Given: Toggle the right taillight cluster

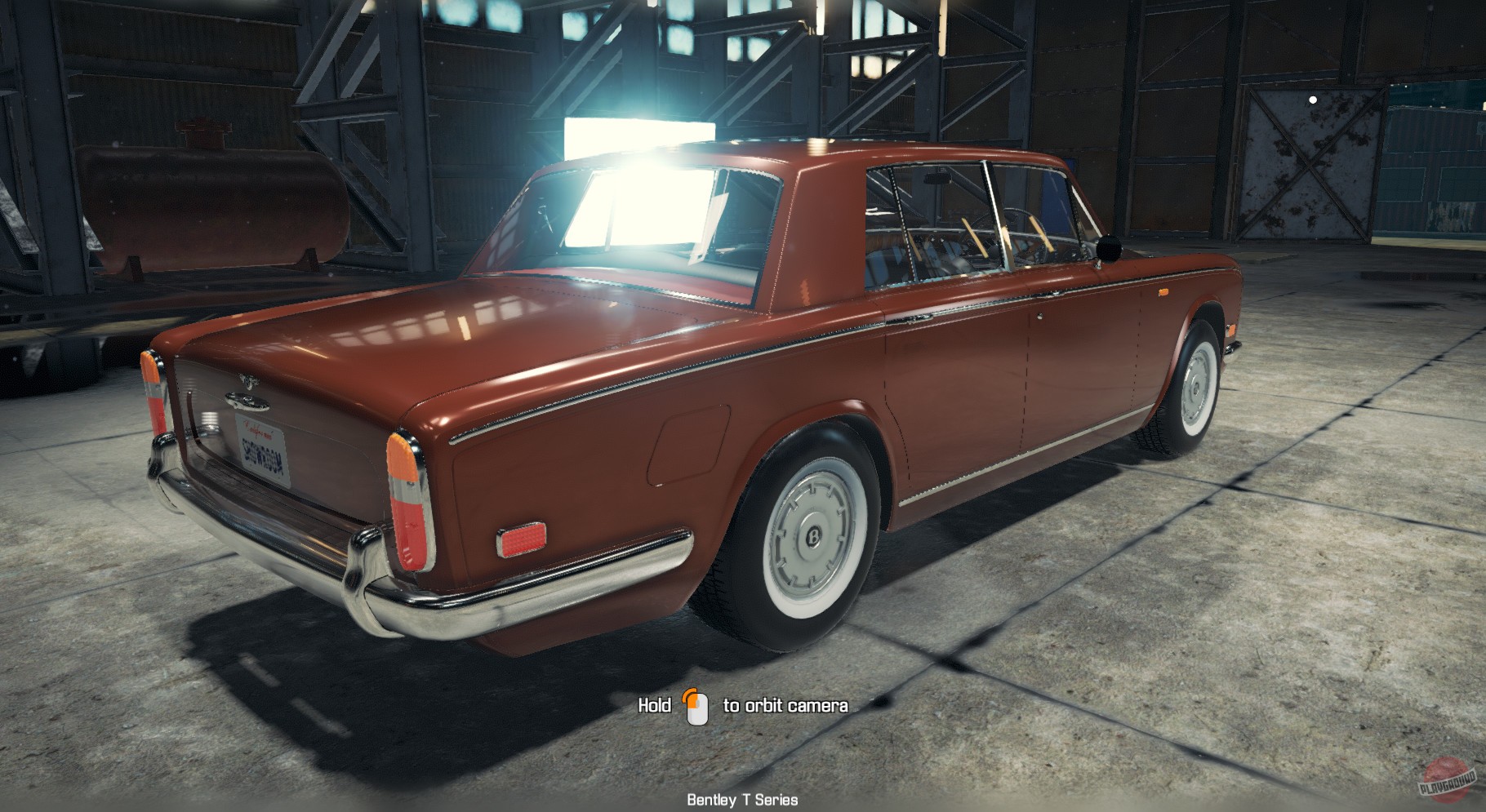Looking at the screenshot, I should (406, 498).
